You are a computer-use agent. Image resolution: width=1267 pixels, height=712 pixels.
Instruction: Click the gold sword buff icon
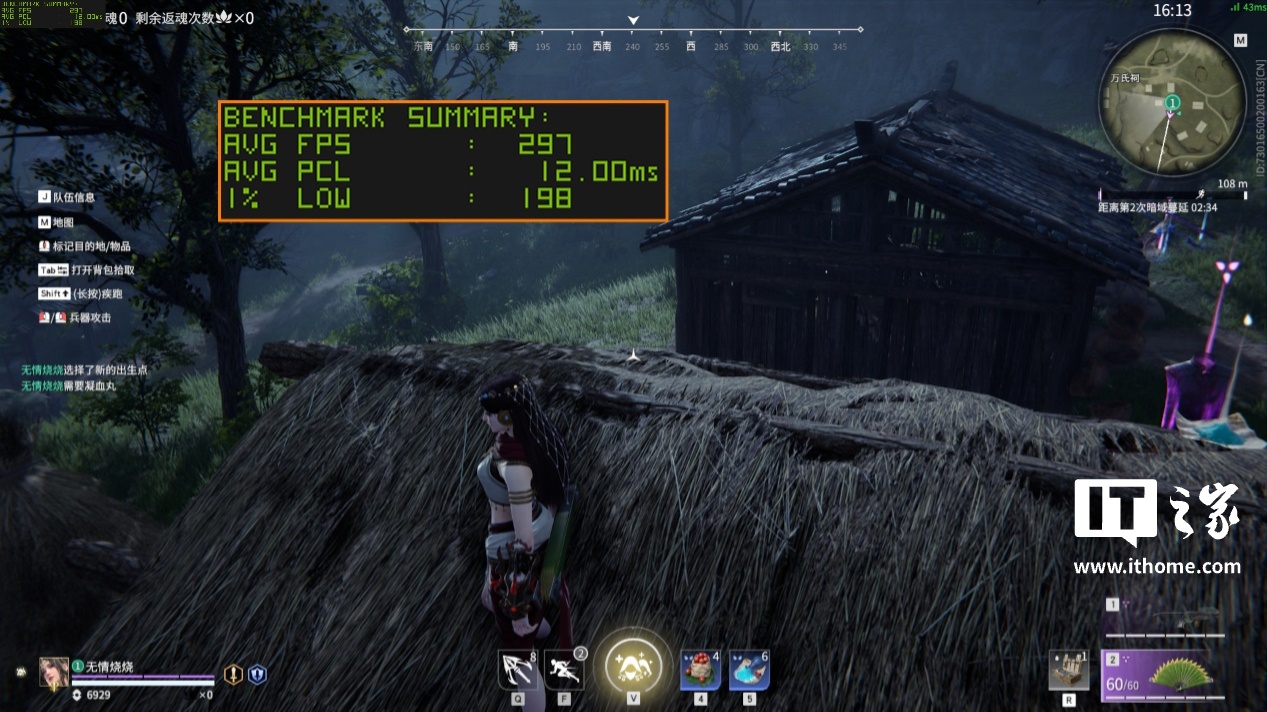tap(232, 675)
